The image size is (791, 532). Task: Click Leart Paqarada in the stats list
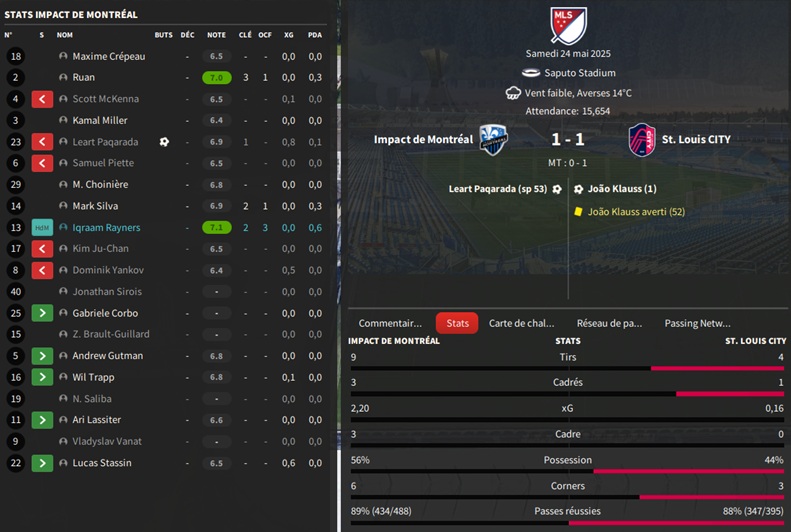105,142
